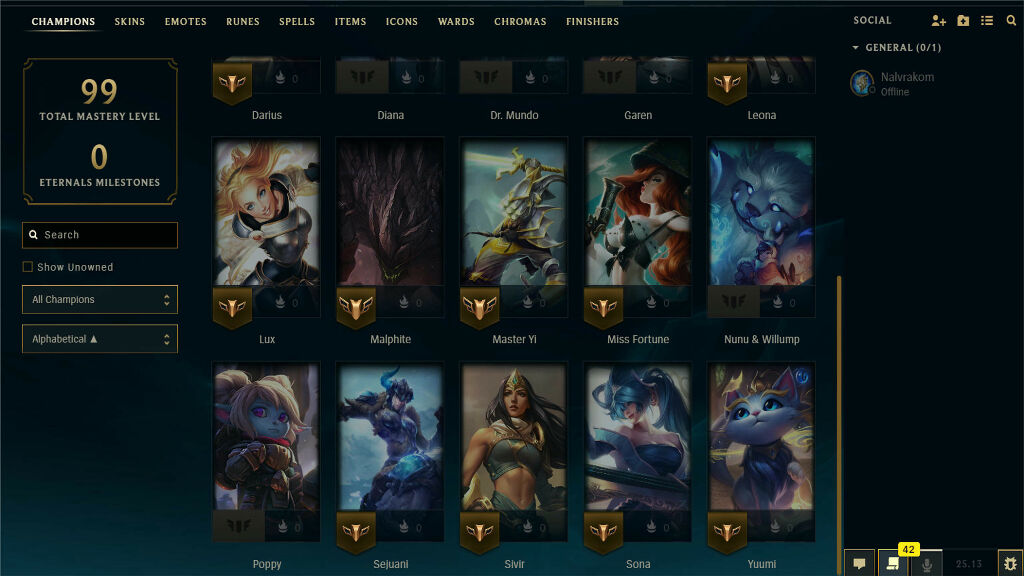Open the Finishers tab

coord(592,21)
